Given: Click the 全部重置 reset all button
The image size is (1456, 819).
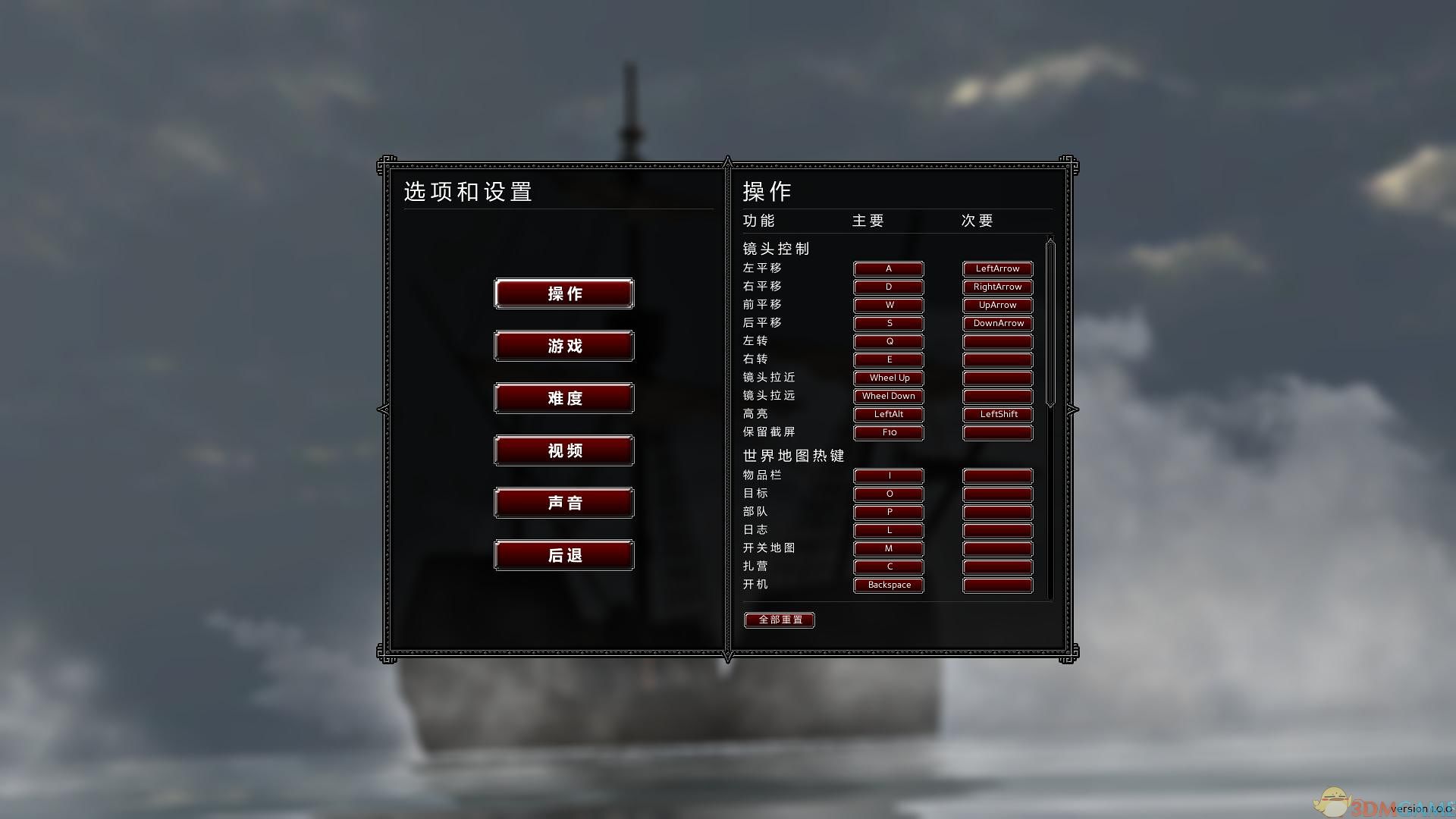Looking at the screenshot, I should click(779, 620).
